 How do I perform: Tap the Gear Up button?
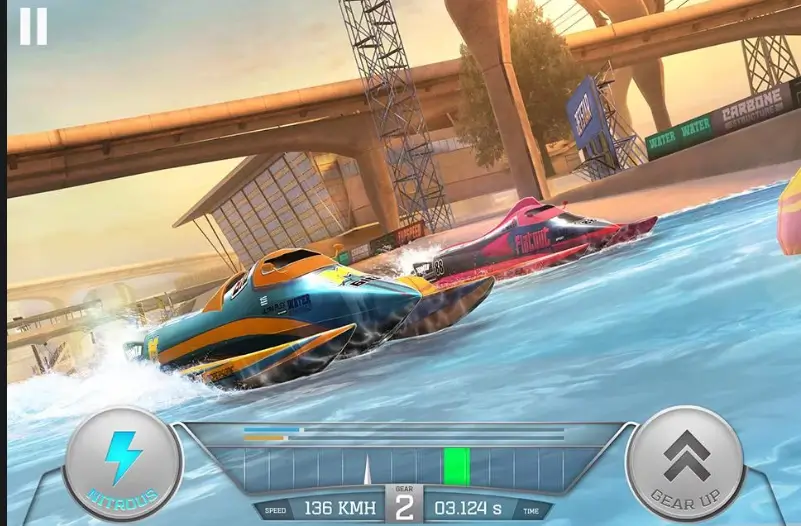pyautogui.click(x=685, y=461)
